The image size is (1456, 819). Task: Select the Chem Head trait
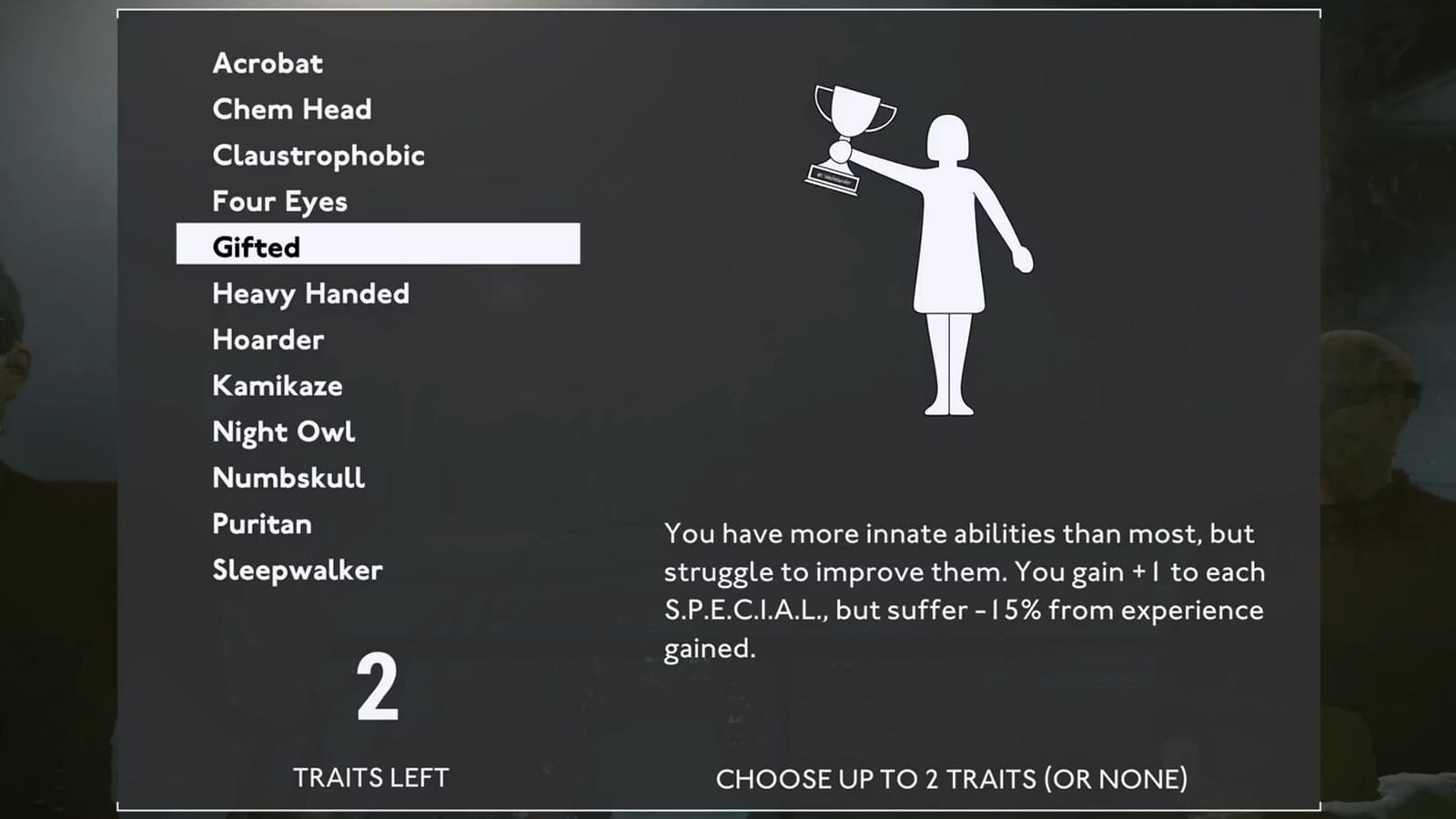(291, 109)
